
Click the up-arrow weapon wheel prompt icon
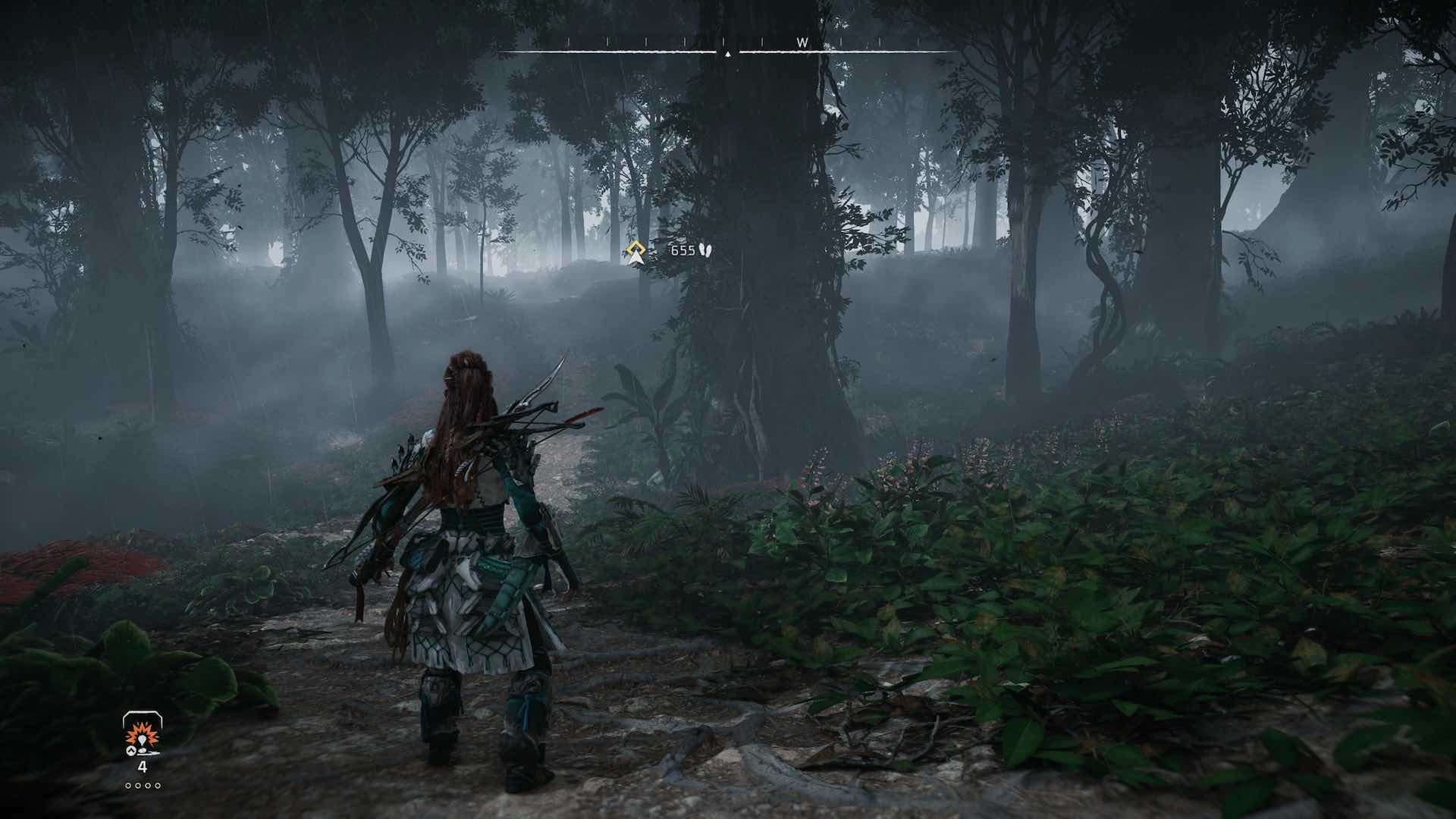pos(131,751)
